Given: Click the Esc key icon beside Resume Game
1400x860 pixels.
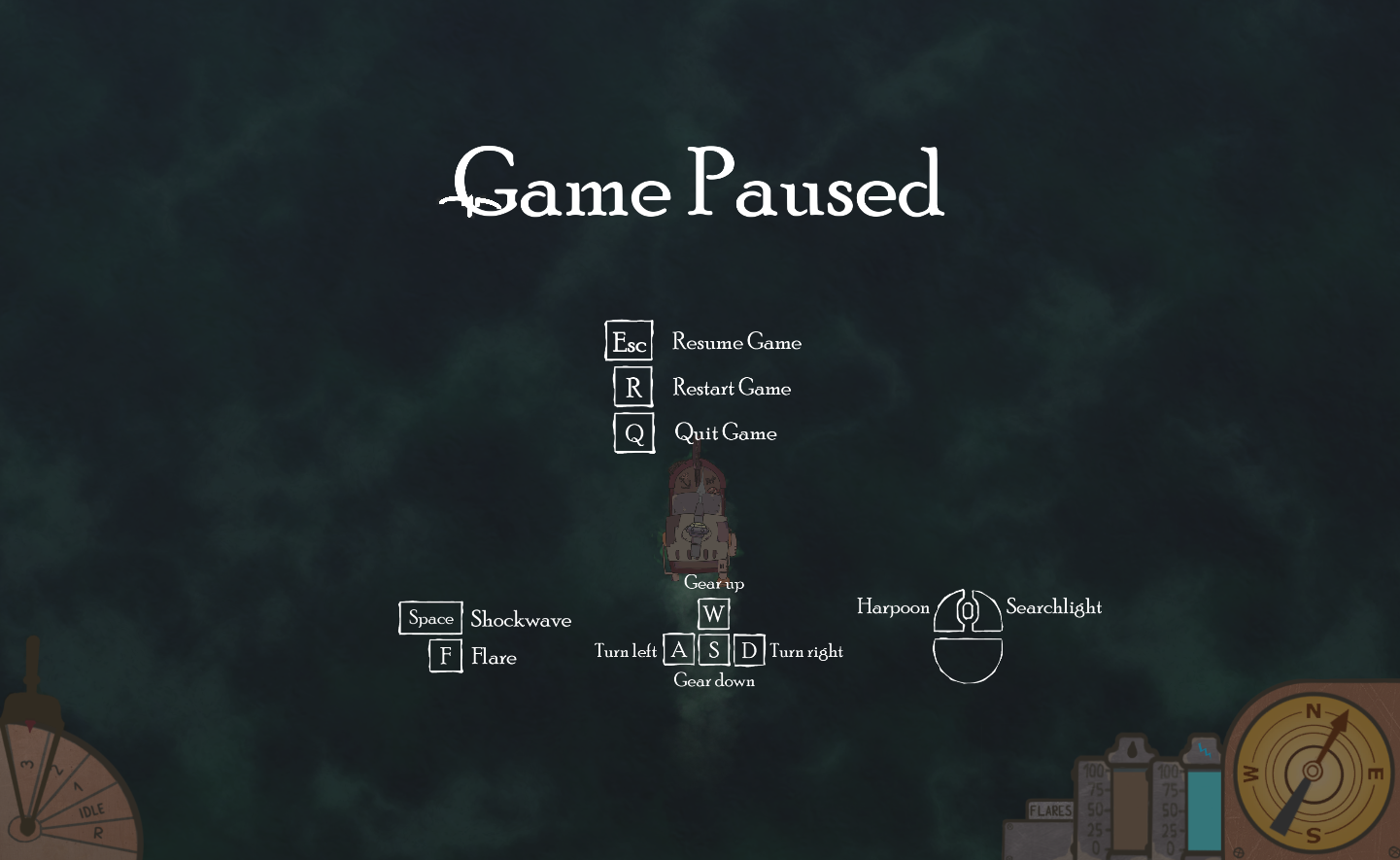Looking at the screenshot, I should click(629, 341).
